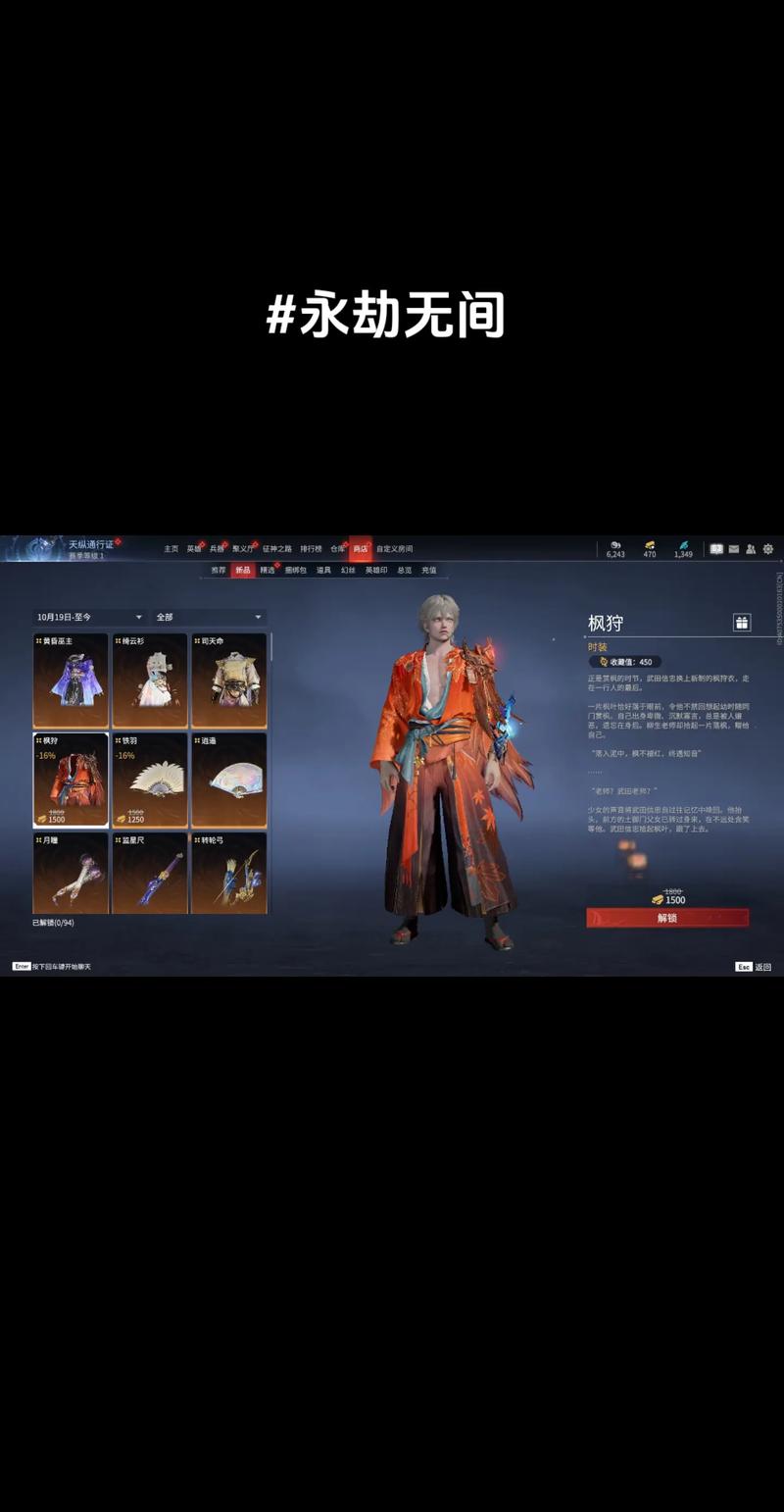Select the 铁羽 feather fan item
This screenshot has width=784, height=1512.
[x=150, y=780]
